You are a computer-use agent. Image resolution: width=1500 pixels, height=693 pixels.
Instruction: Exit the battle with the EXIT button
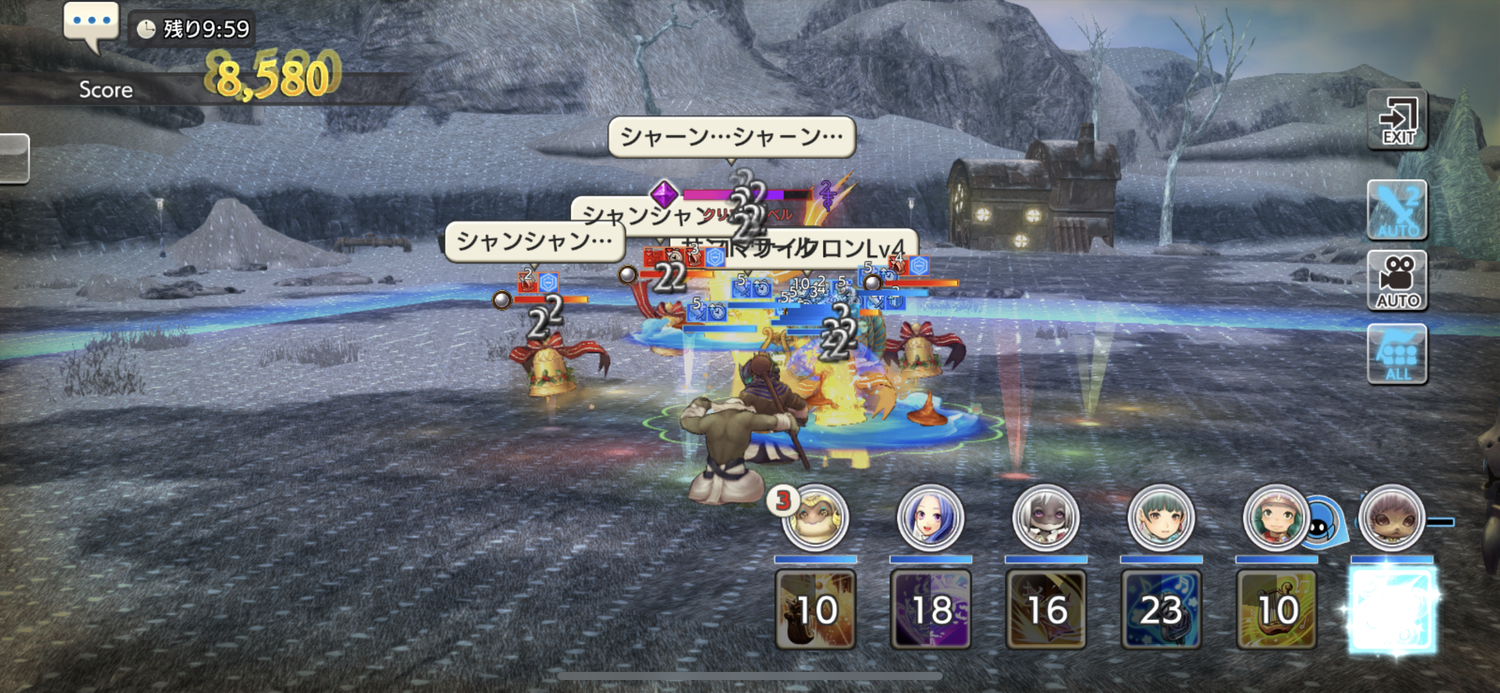pyautogui.click(x=1397, y=120)
